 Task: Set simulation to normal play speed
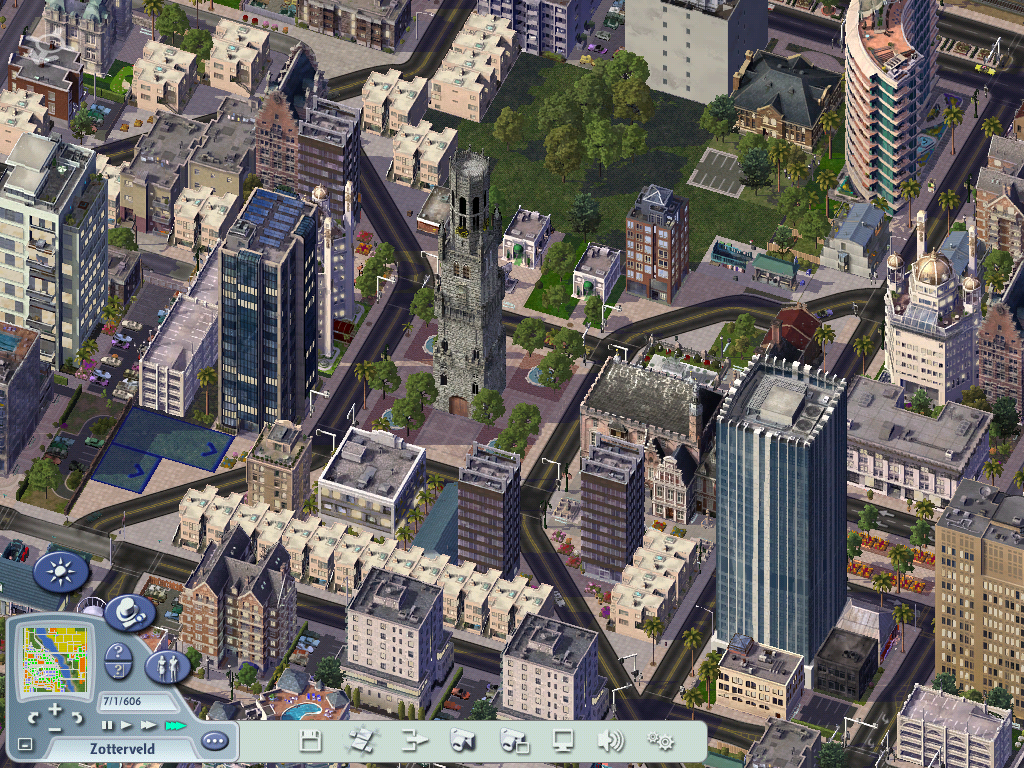[126, 724]
